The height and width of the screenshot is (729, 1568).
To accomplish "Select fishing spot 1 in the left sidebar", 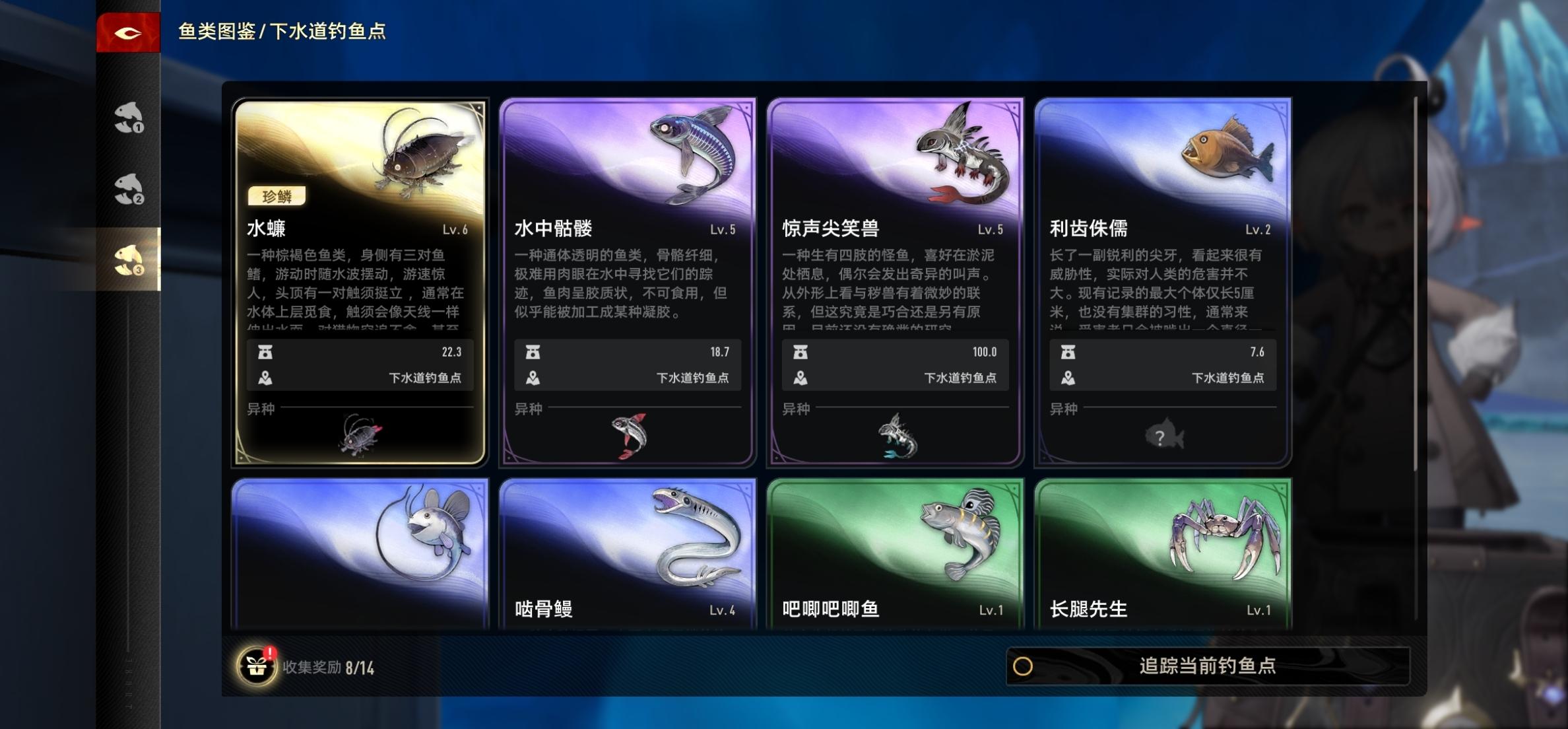I will (127, 119).
